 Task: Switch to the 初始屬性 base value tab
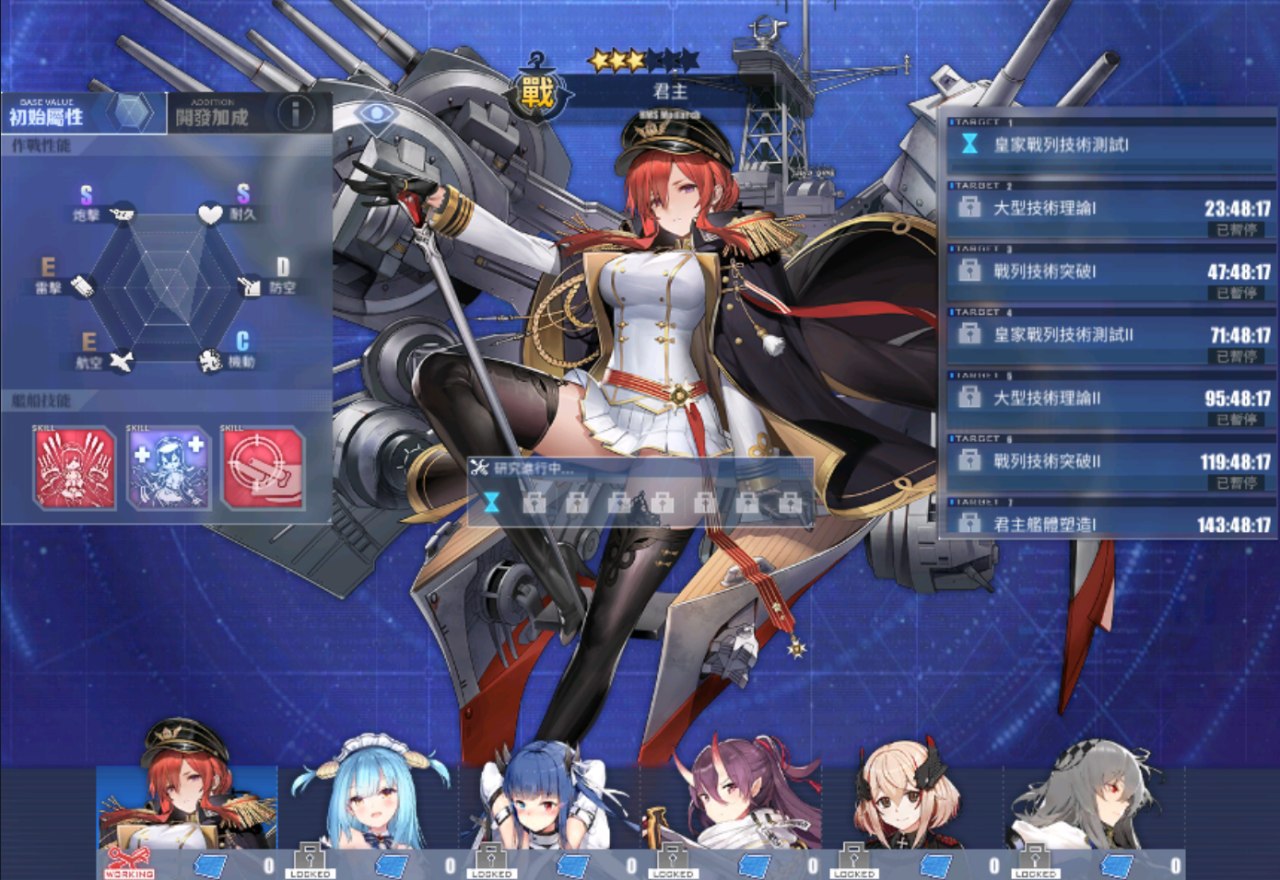[60, 114]
